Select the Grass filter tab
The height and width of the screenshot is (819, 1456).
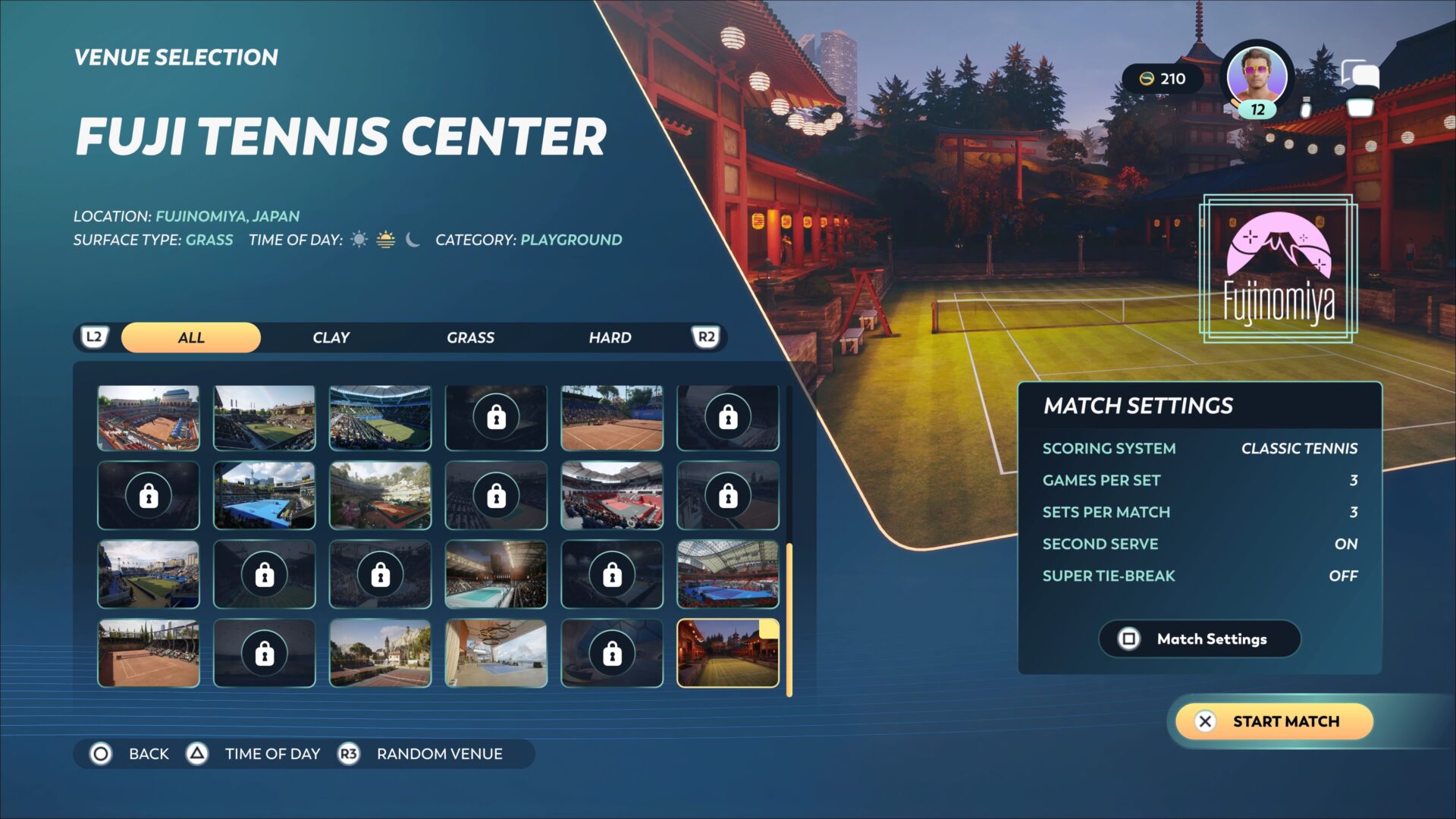tap(470, 337)
